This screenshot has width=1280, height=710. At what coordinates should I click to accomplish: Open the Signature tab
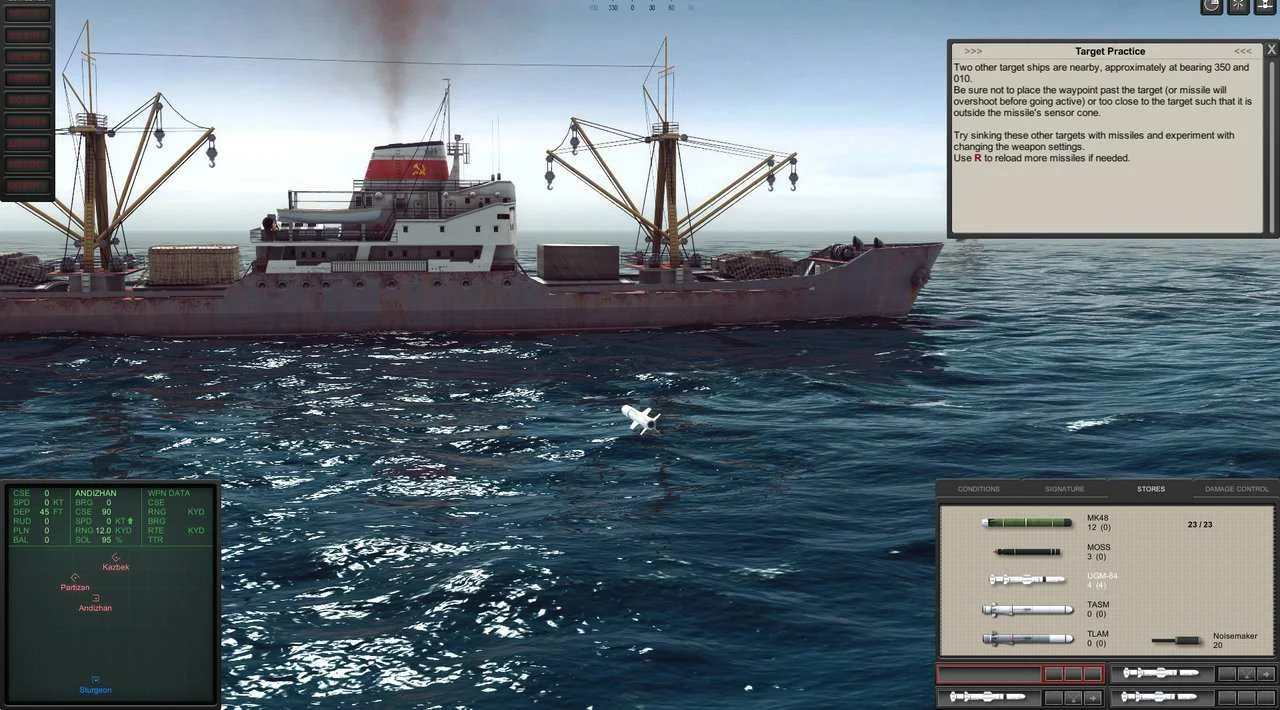[x=1064, y=489]
